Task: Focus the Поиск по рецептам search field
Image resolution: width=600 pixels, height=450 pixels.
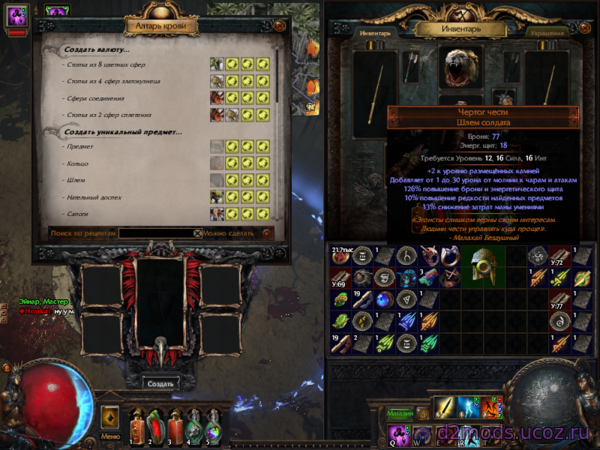Action: (161, 233)
